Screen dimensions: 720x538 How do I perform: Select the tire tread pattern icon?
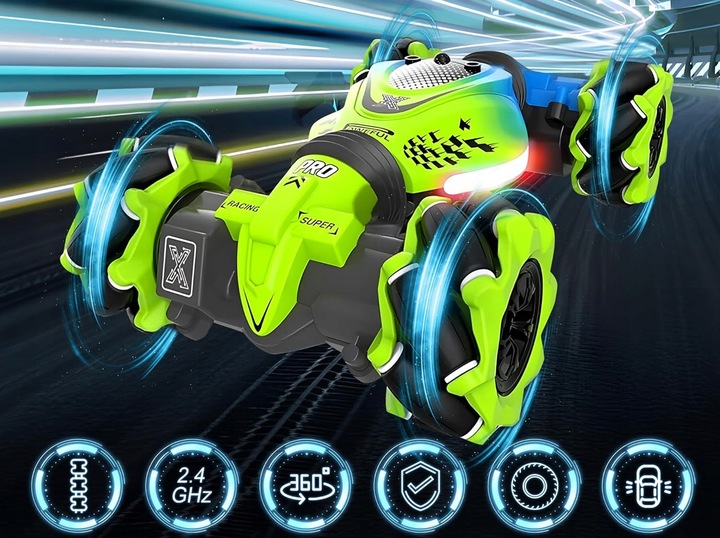pyautogui.click(x=77, y=485)
